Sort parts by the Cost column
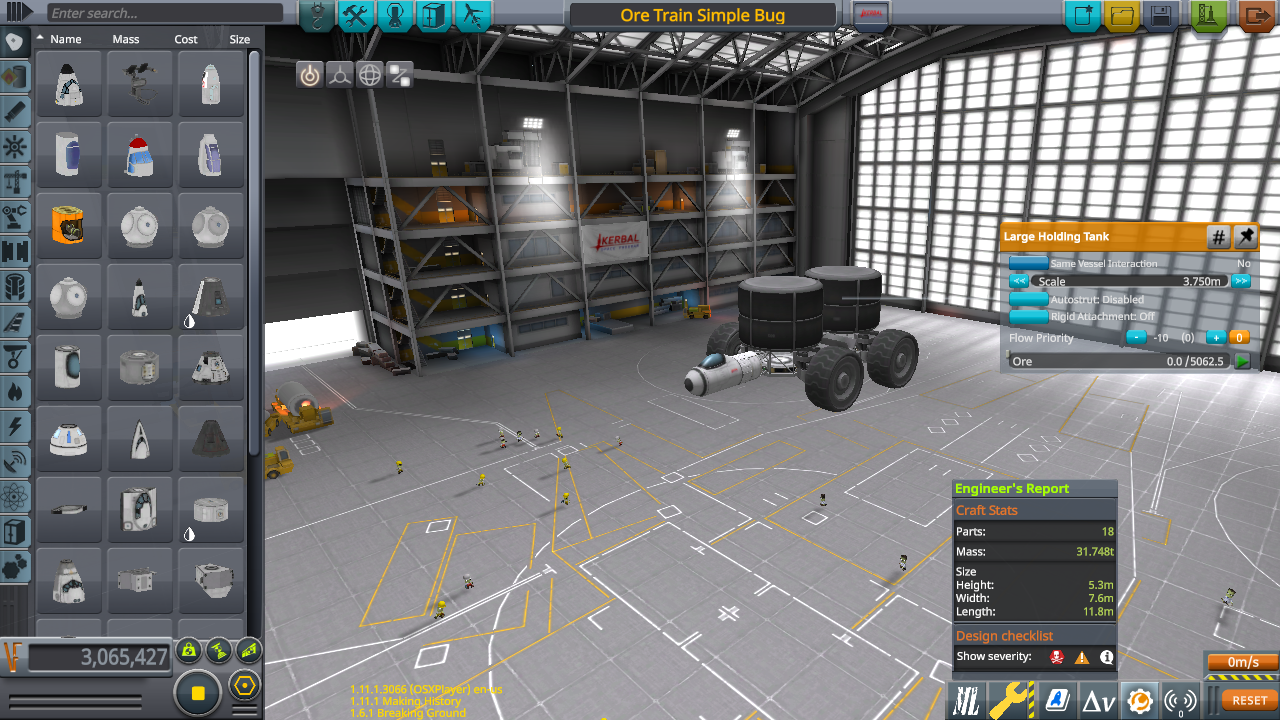The image size is (1280, 720). click(186, 39)
